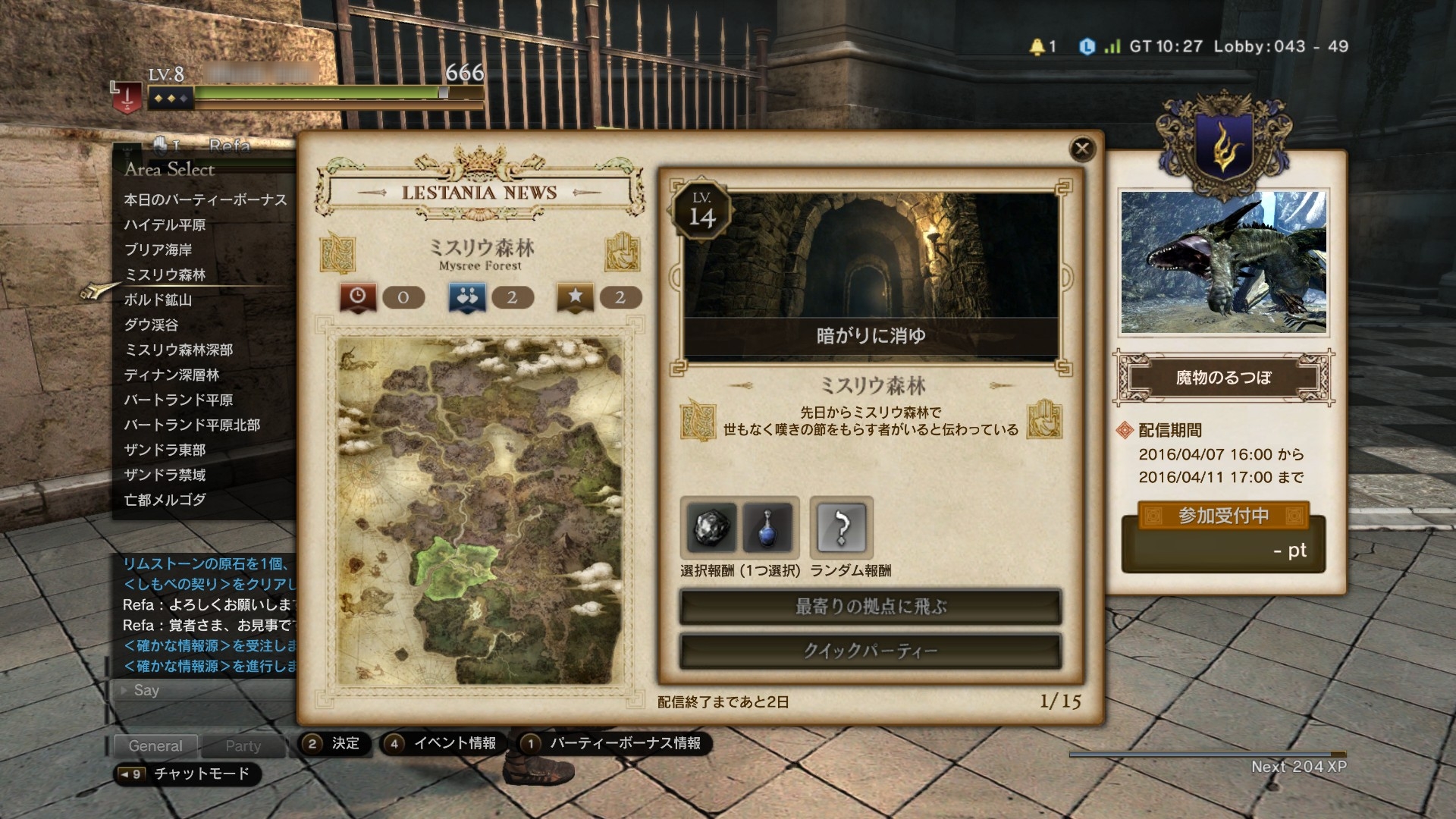
Task: Start a クイックパーティー
Action: click(x=871, y=651)
